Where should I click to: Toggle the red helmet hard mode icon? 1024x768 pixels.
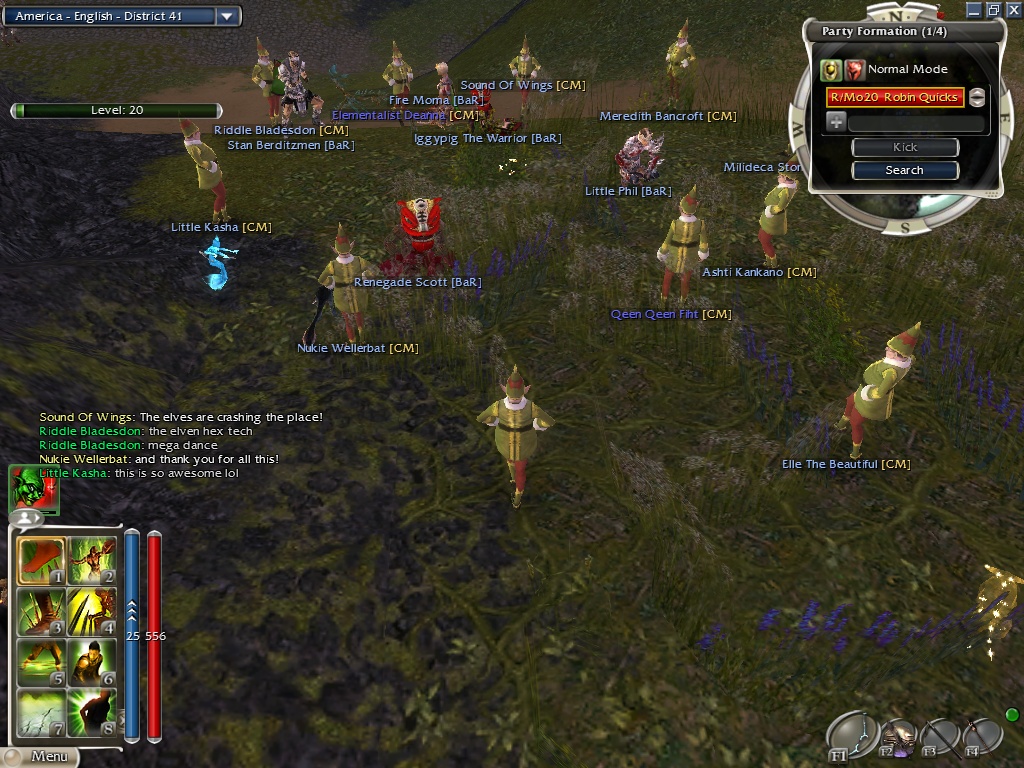854,69
